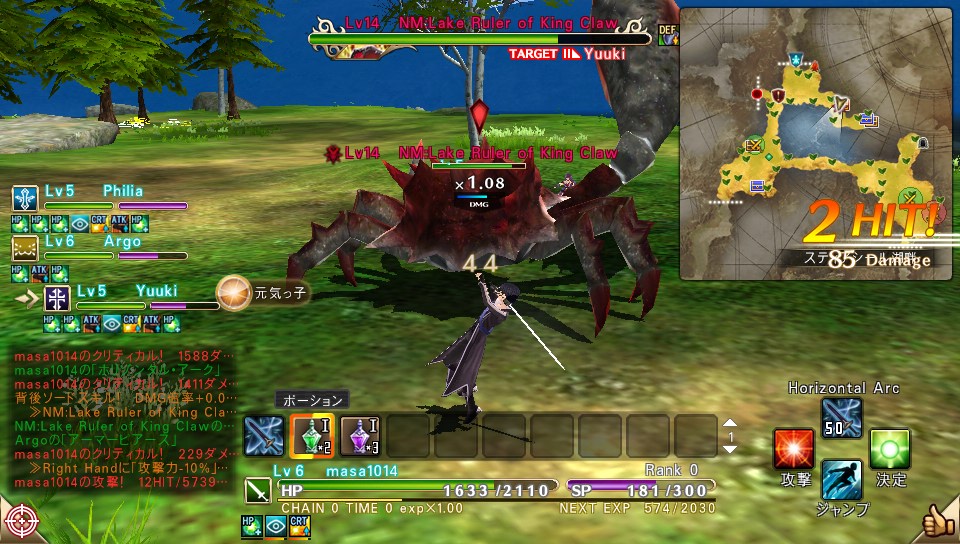This screenshot has width=960, height=544.
Task: Switch hotbar page with the down arrow
Action: [x=730, y=449]
